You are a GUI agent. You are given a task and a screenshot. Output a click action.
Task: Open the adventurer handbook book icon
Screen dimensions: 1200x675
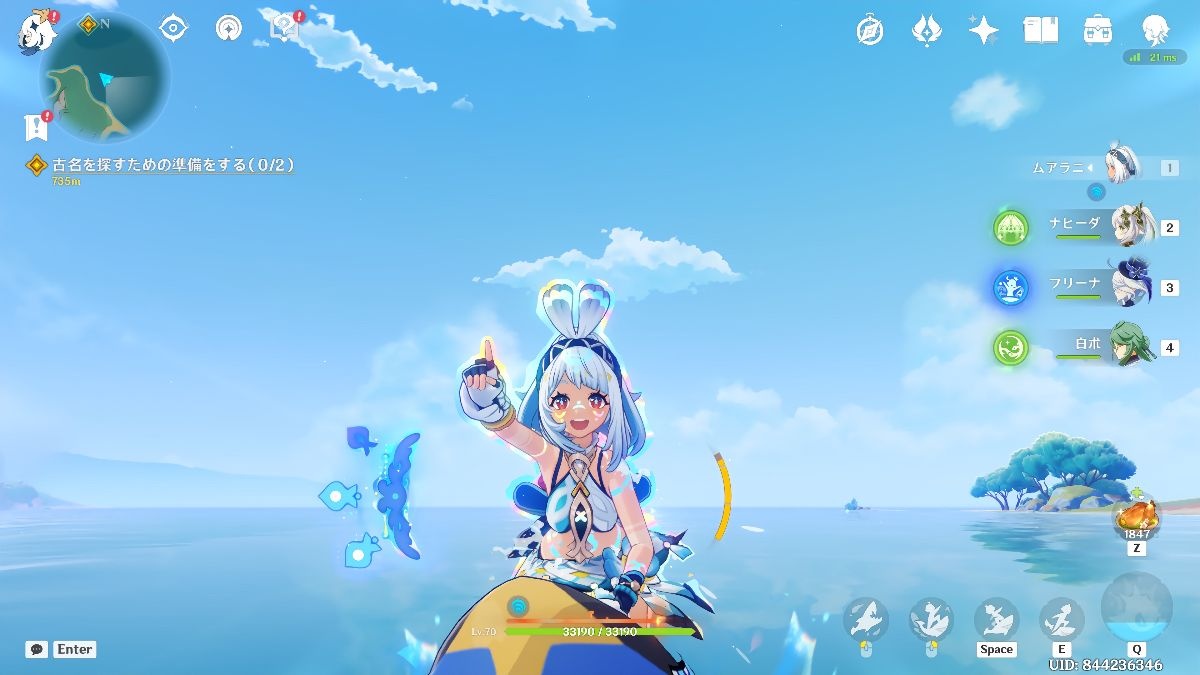pos(1040,30)
